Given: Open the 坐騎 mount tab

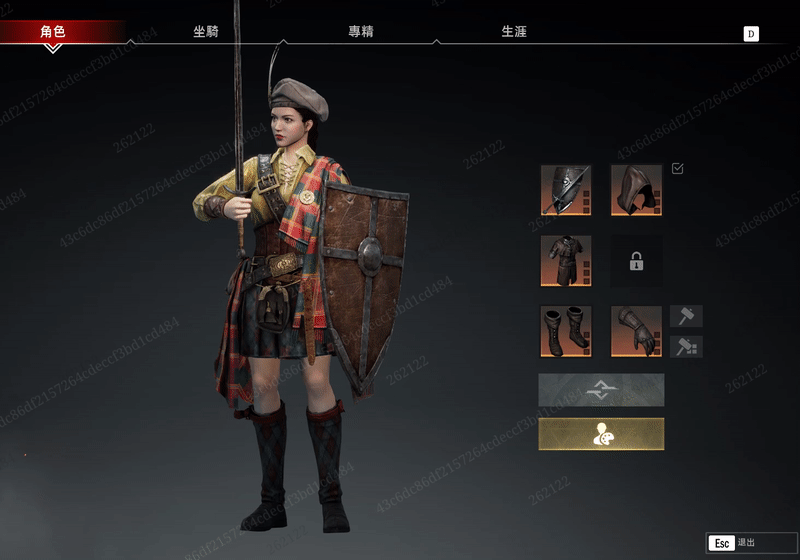Looking at the screenshot, I should [x=206, y=32].
